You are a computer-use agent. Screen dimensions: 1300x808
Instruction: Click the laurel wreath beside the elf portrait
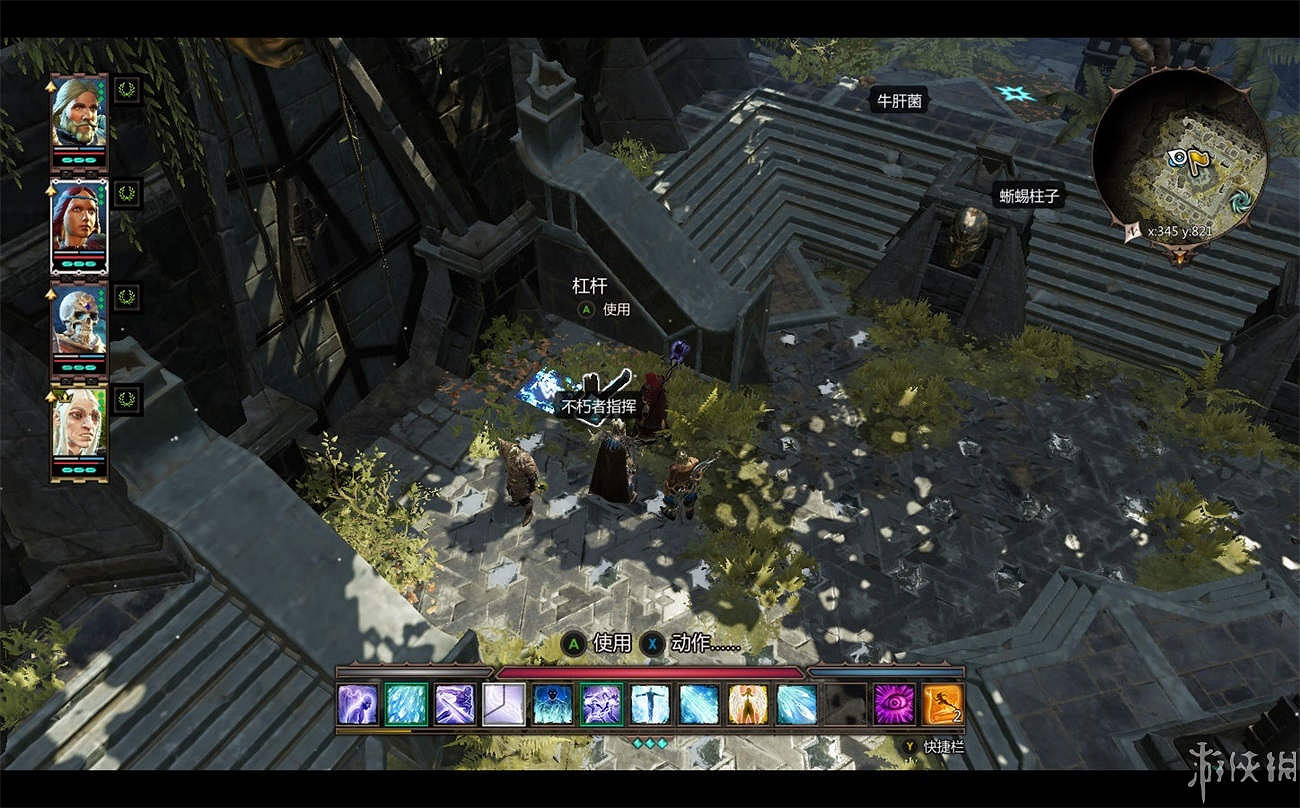(x=127, y=399)
